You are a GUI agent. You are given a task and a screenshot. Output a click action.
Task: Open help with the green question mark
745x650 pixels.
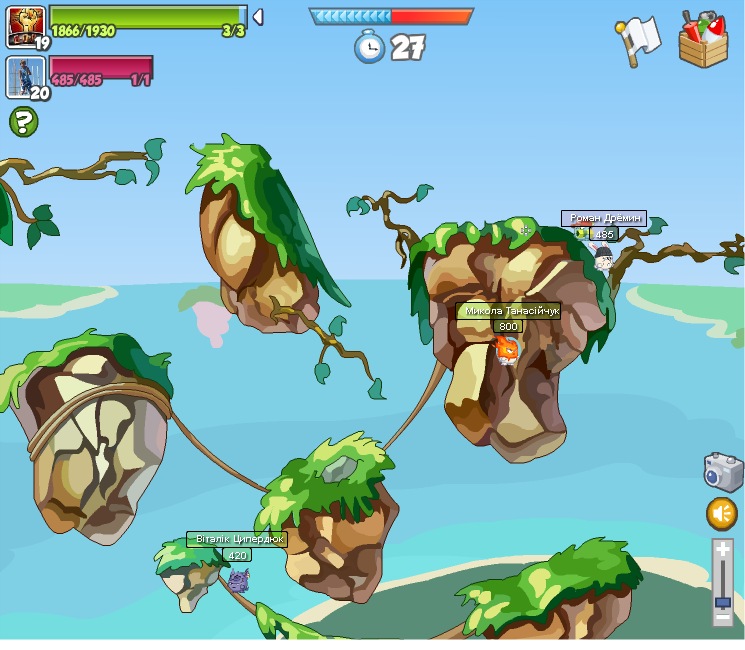pos(23,122)
